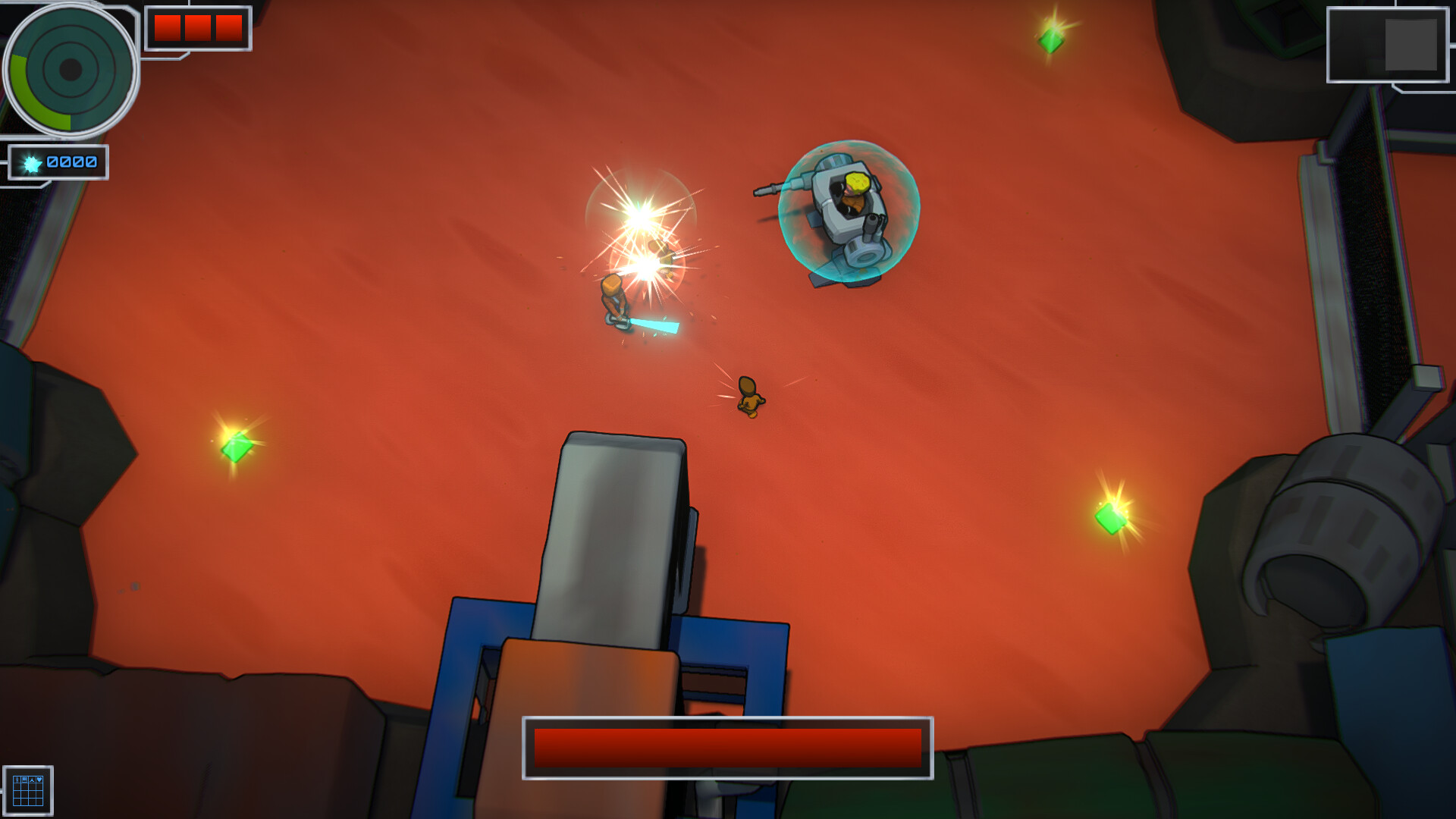Open the radar minimap display
The height and width of the screenshot is (819, 1456).
point(72,71)
